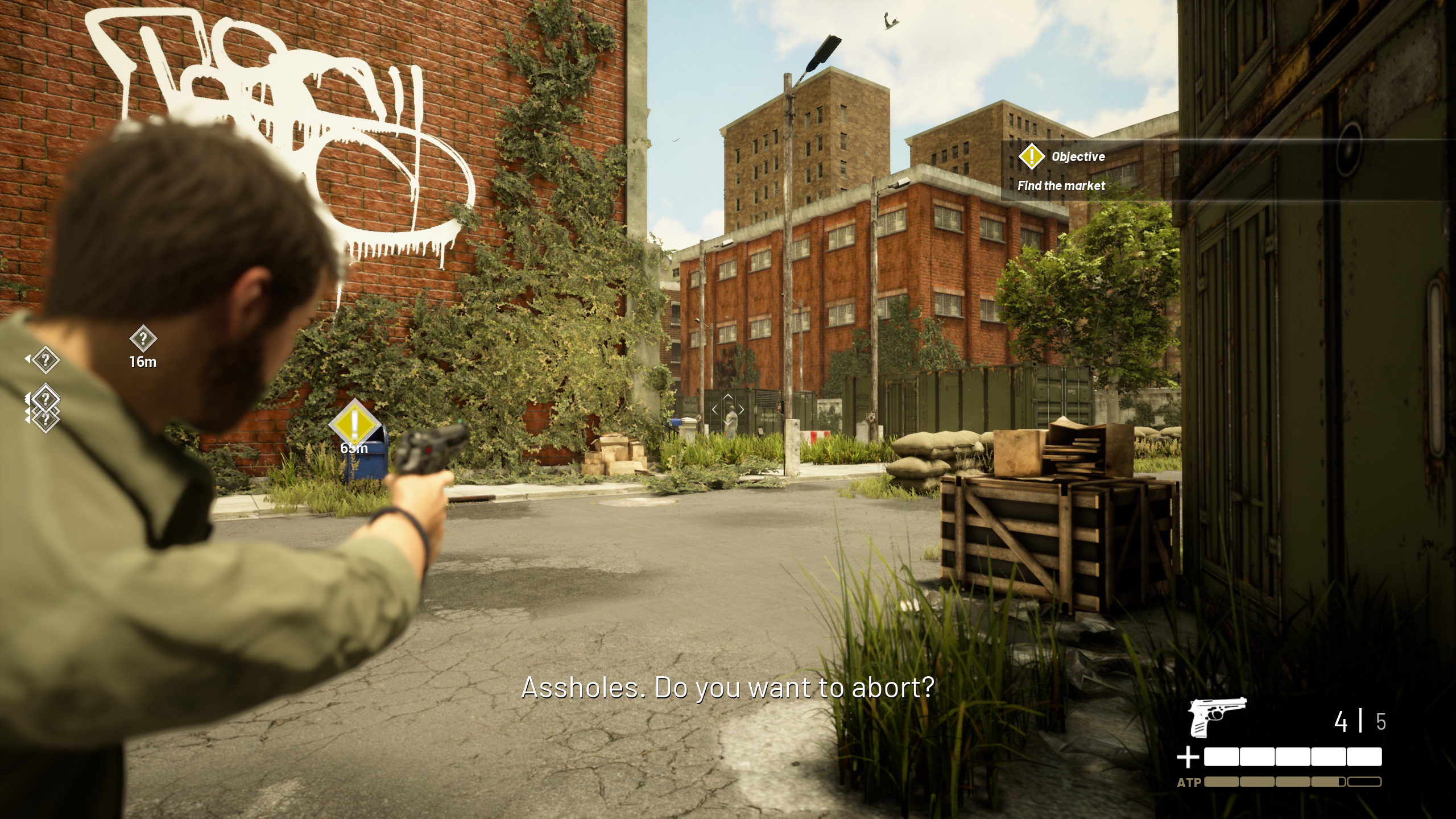Select the yellow objective waypoint marker
The image size is (1456, 819).
(354, 423)
